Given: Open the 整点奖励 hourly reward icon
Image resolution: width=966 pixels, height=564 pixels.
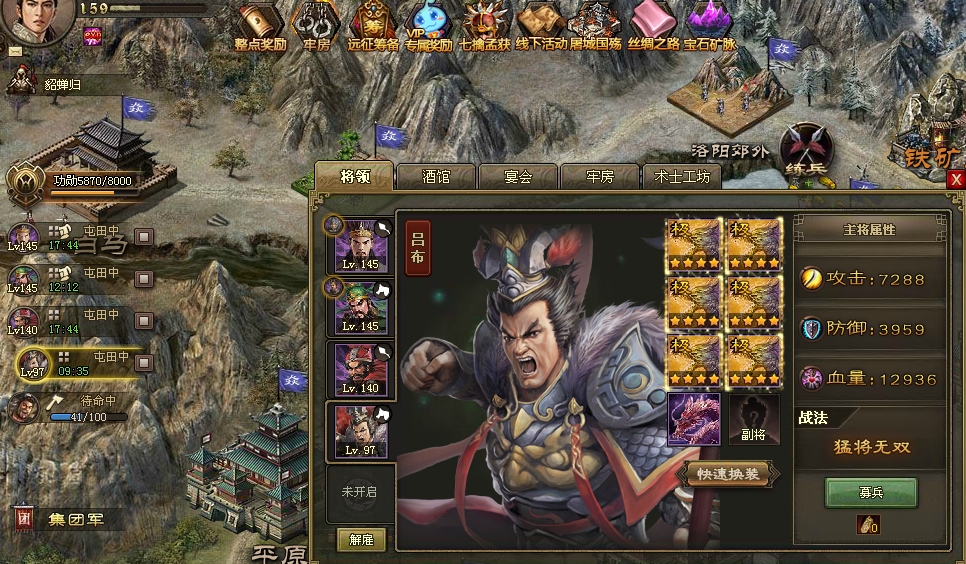Looking at the screenshot, I should tap(260, 26).
